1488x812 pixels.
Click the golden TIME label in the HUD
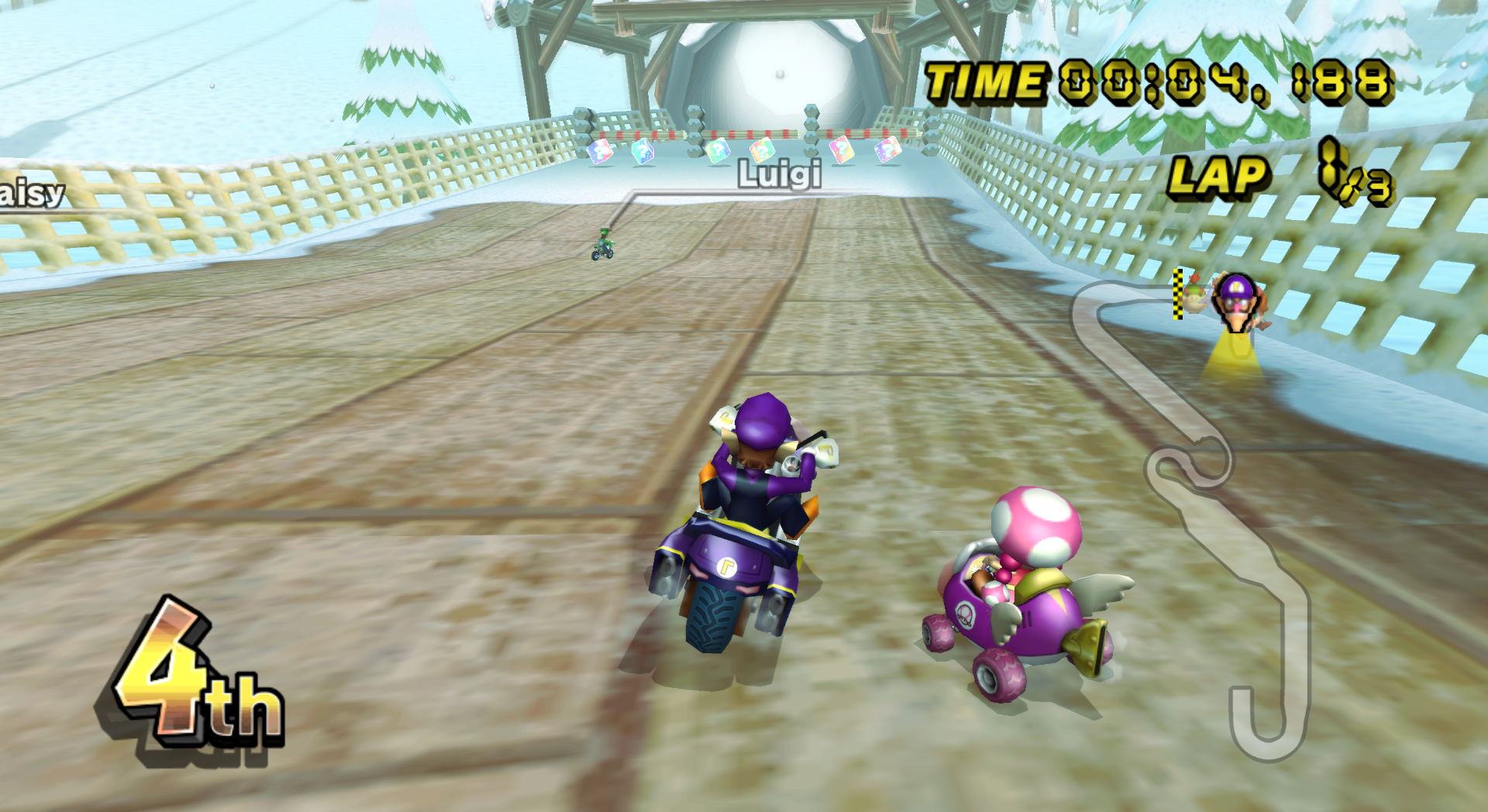(983, 77)
